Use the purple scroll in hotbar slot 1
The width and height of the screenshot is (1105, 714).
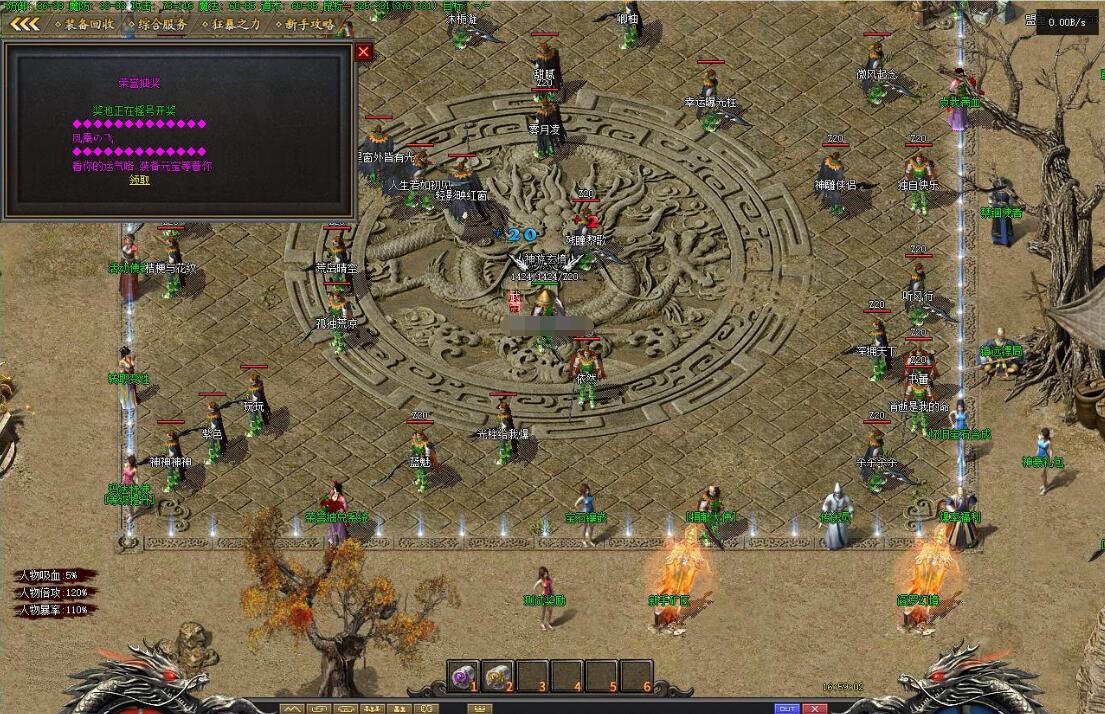point(463,677)
